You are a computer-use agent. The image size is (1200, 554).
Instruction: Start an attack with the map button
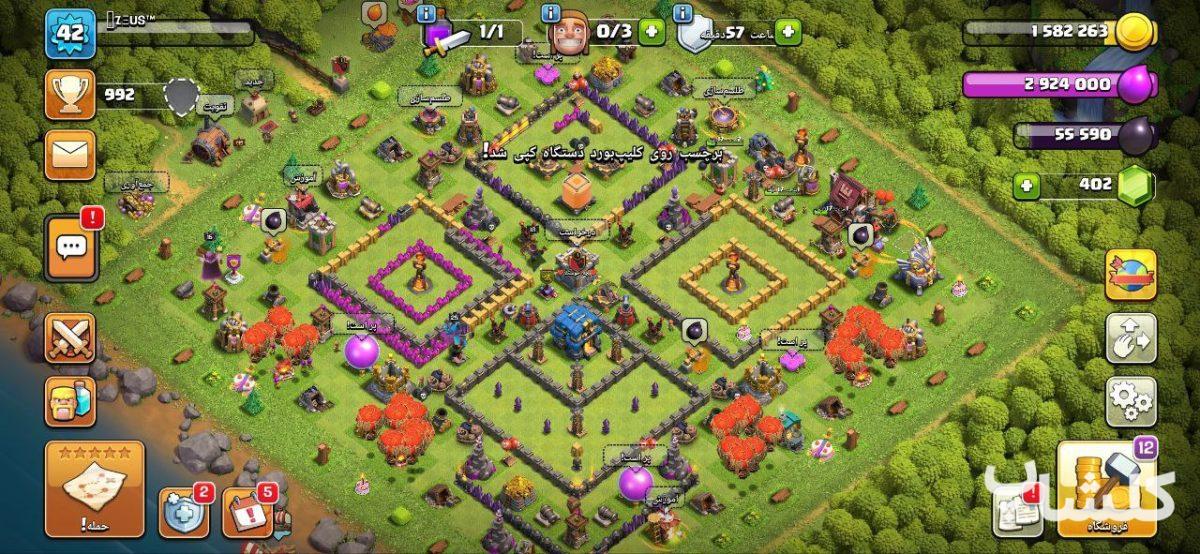pos(94,490)
